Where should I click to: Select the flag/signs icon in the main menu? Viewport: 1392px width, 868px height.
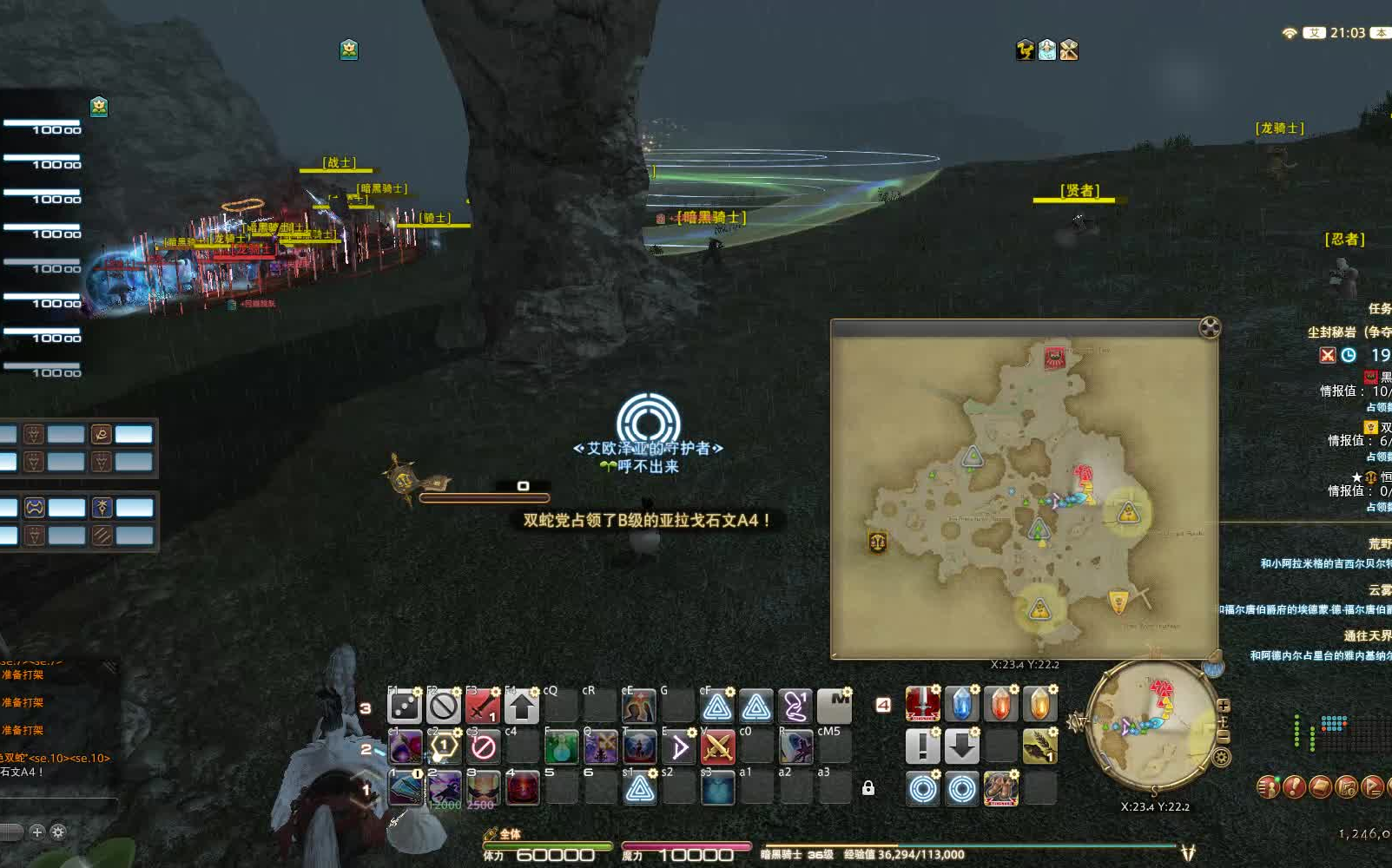(x=1373, y=786)
